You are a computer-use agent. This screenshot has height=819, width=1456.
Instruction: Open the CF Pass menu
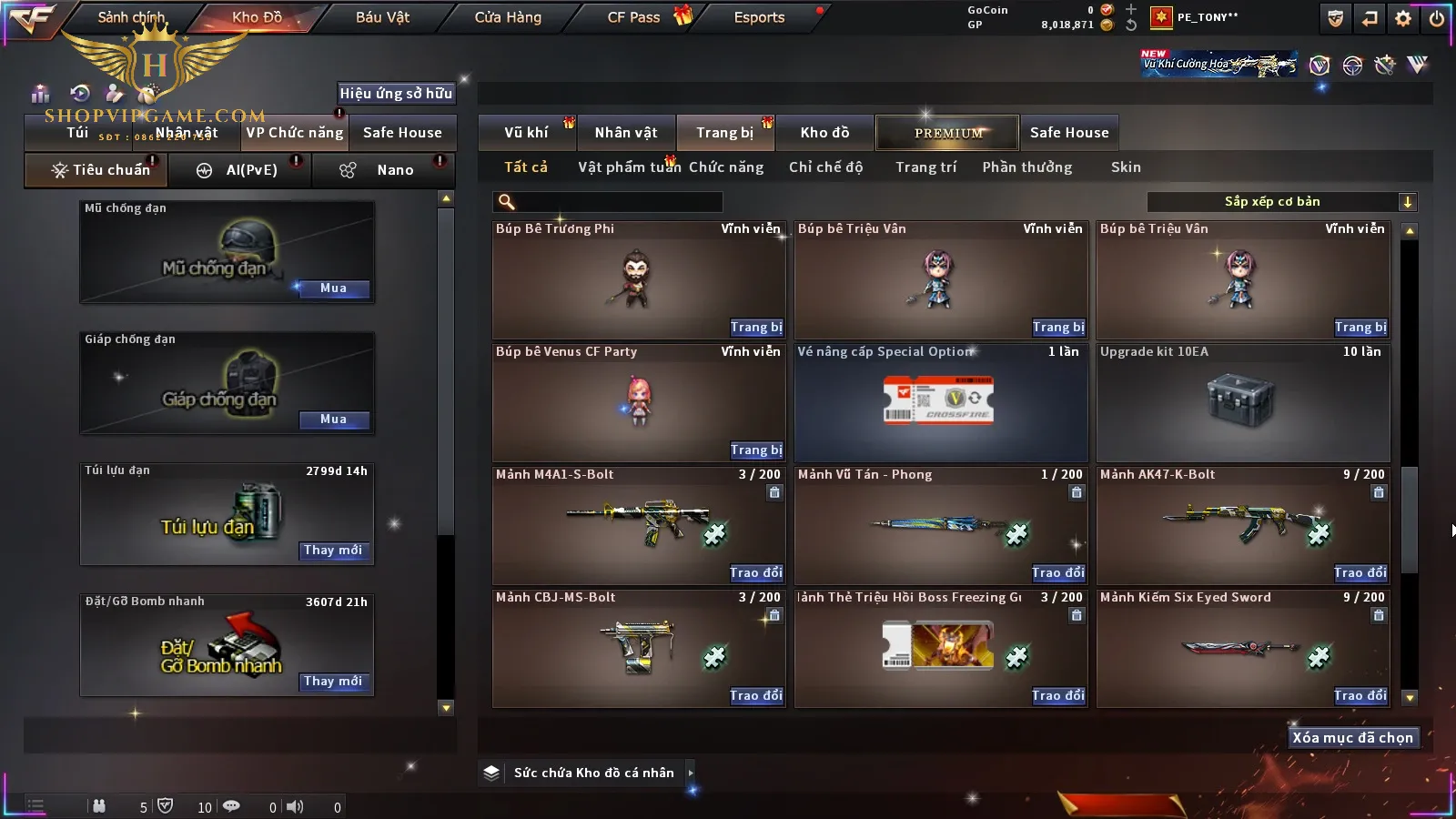[634, 17]
